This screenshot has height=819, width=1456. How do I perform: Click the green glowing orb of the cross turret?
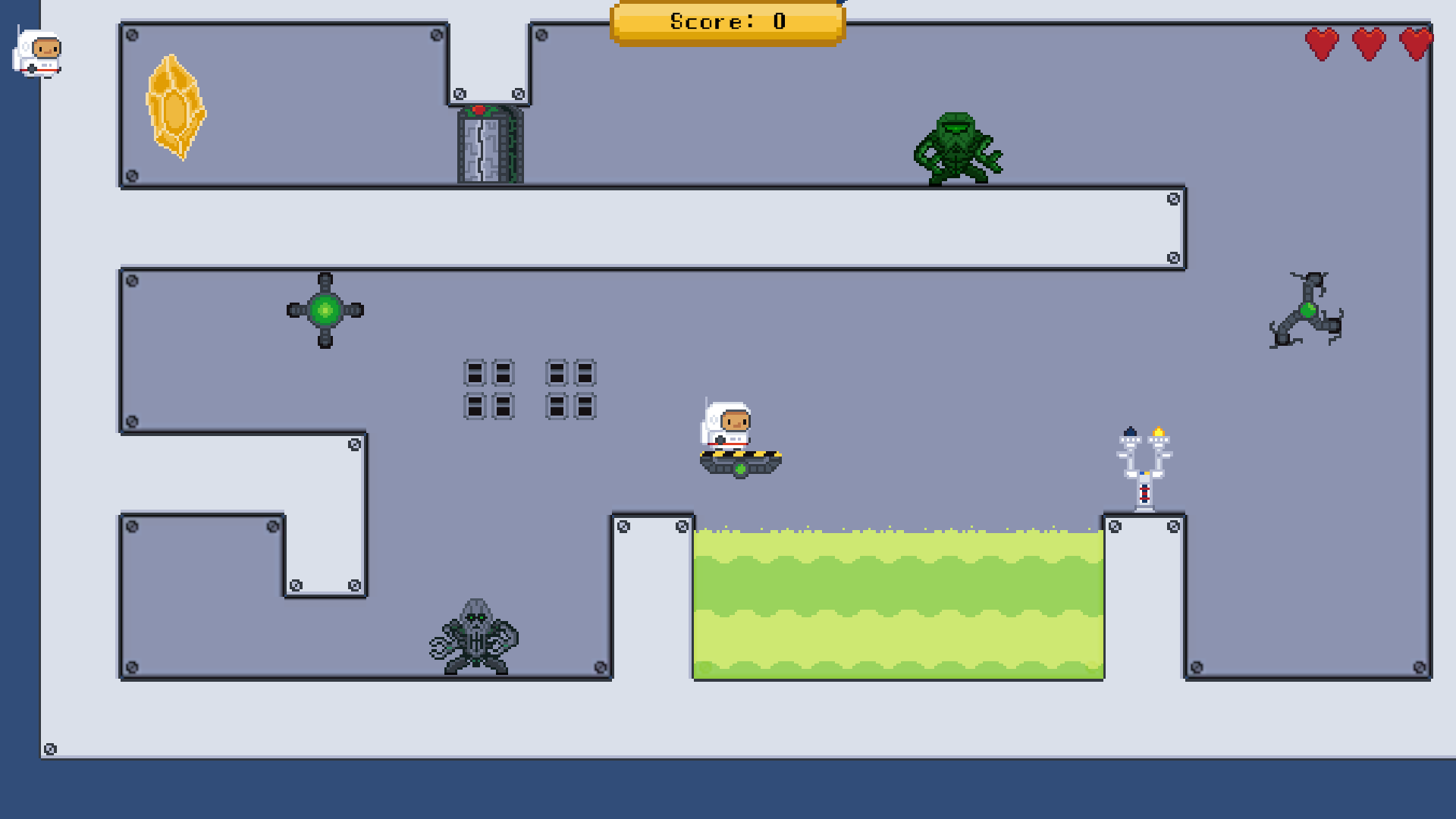pos(325,309)
